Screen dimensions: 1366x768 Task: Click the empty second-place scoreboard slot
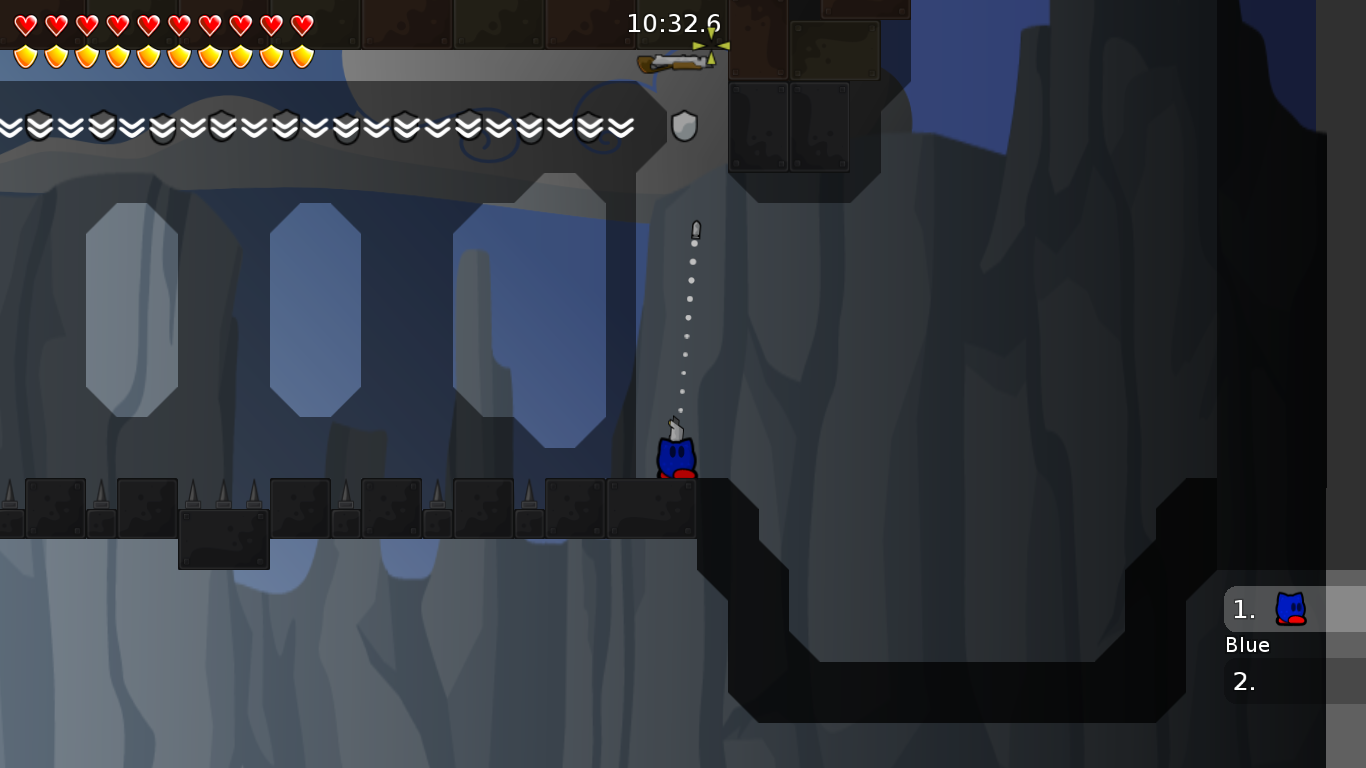tap(1243, 683)
